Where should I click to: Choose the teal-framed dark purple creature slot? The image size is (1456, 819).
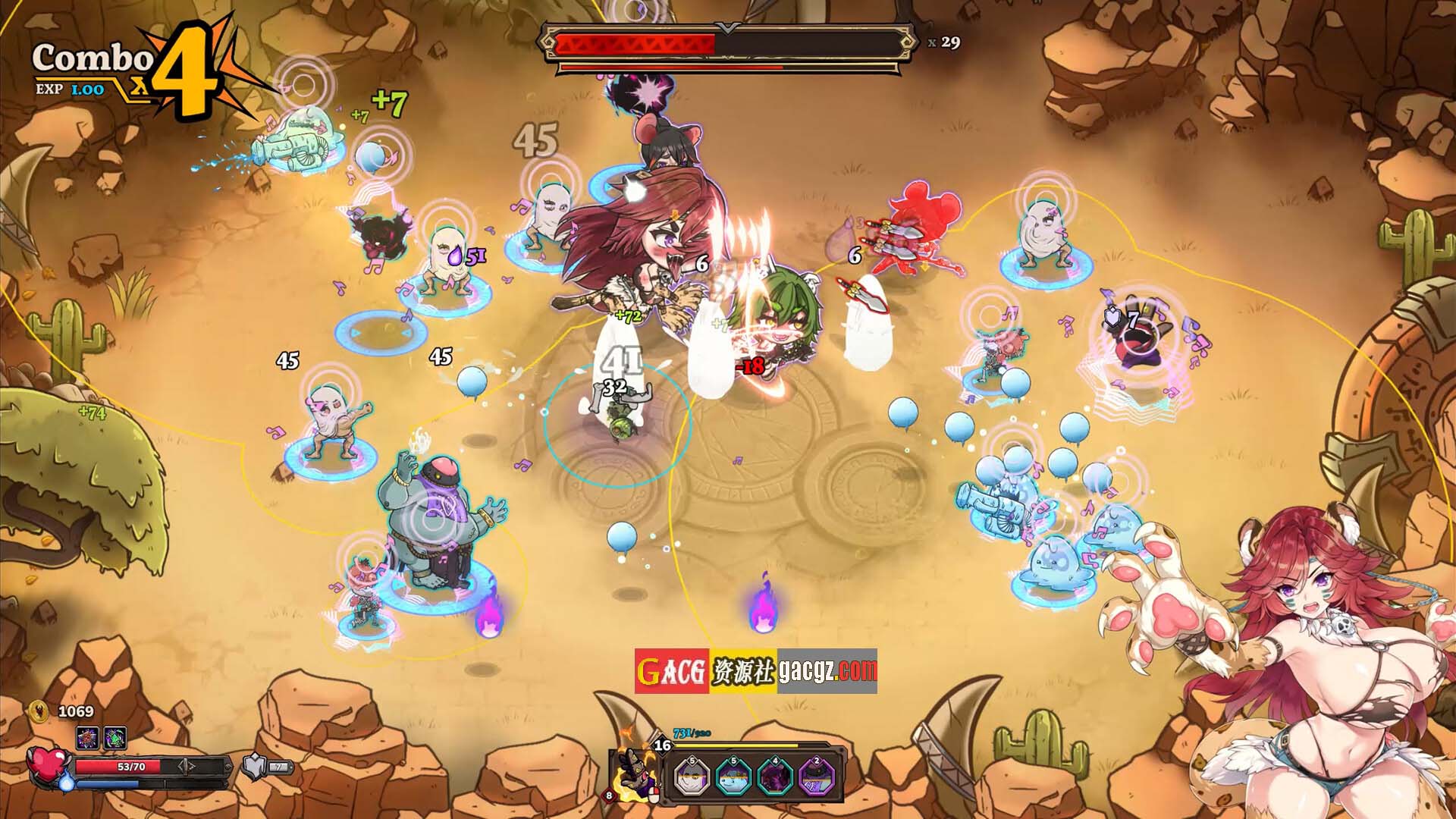(x=775, y=777)
